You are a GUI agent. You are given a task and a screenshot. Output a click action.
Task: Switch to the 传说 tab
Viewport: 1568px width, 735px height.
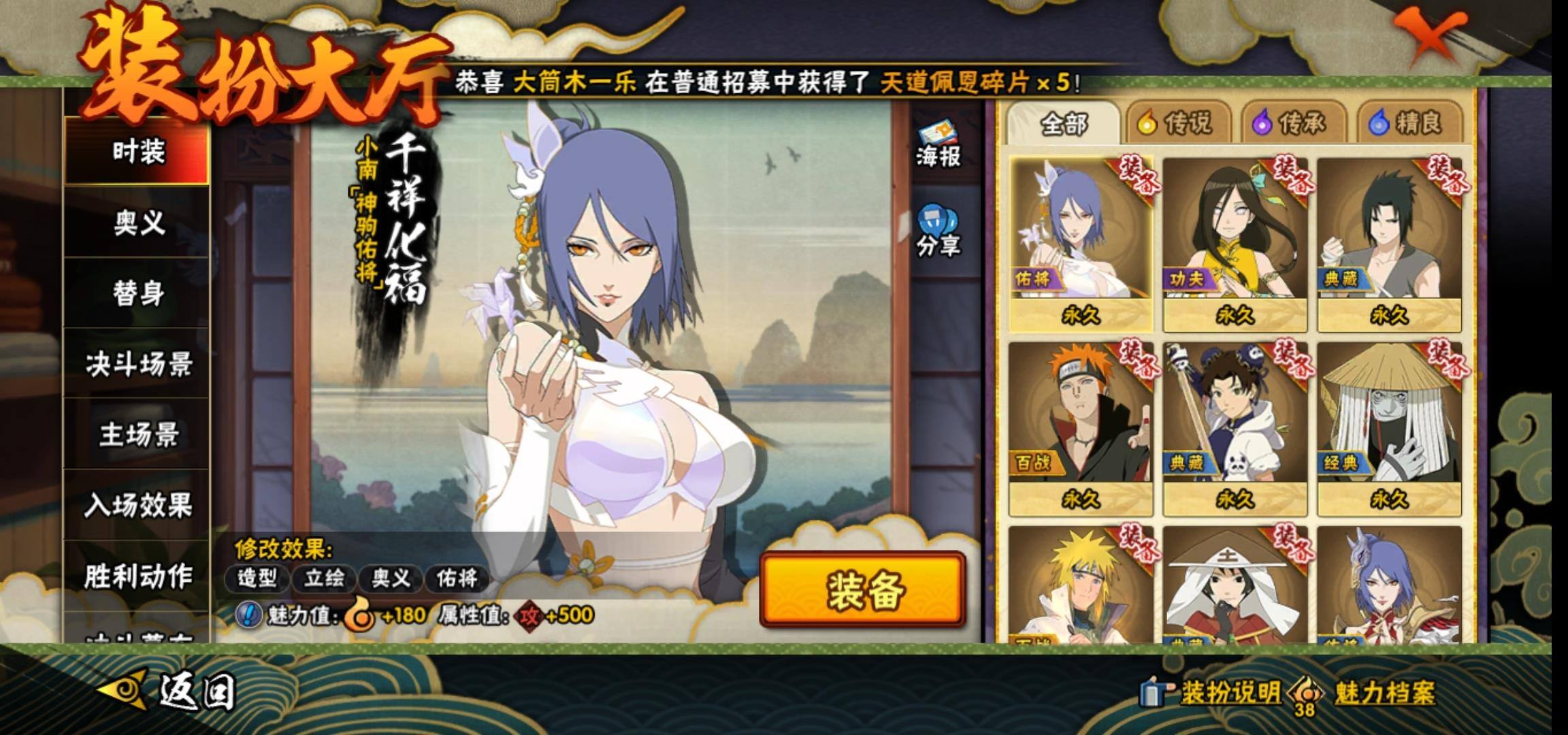[1176, 123]
